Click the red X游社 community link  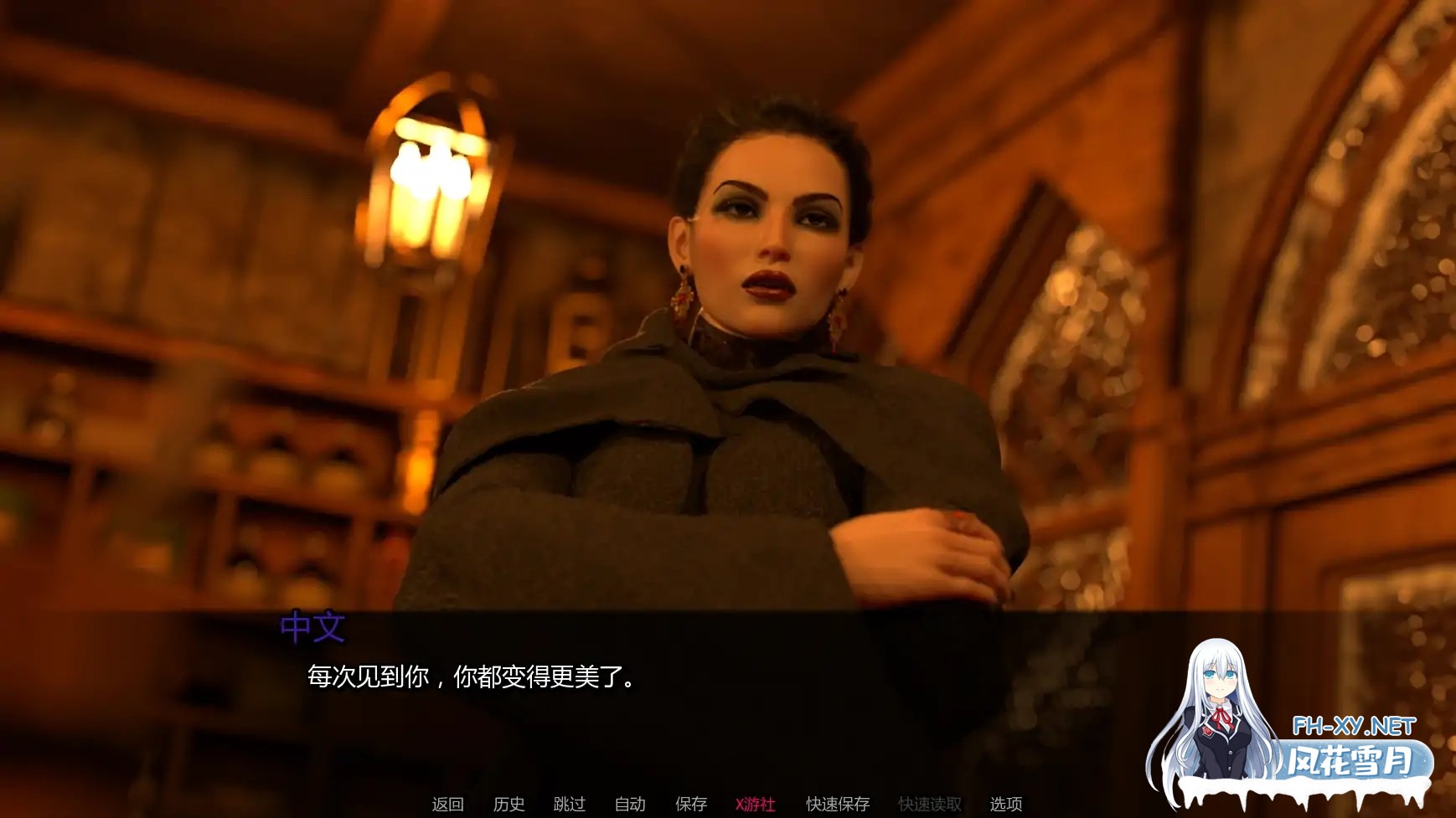tap(753, 804)
